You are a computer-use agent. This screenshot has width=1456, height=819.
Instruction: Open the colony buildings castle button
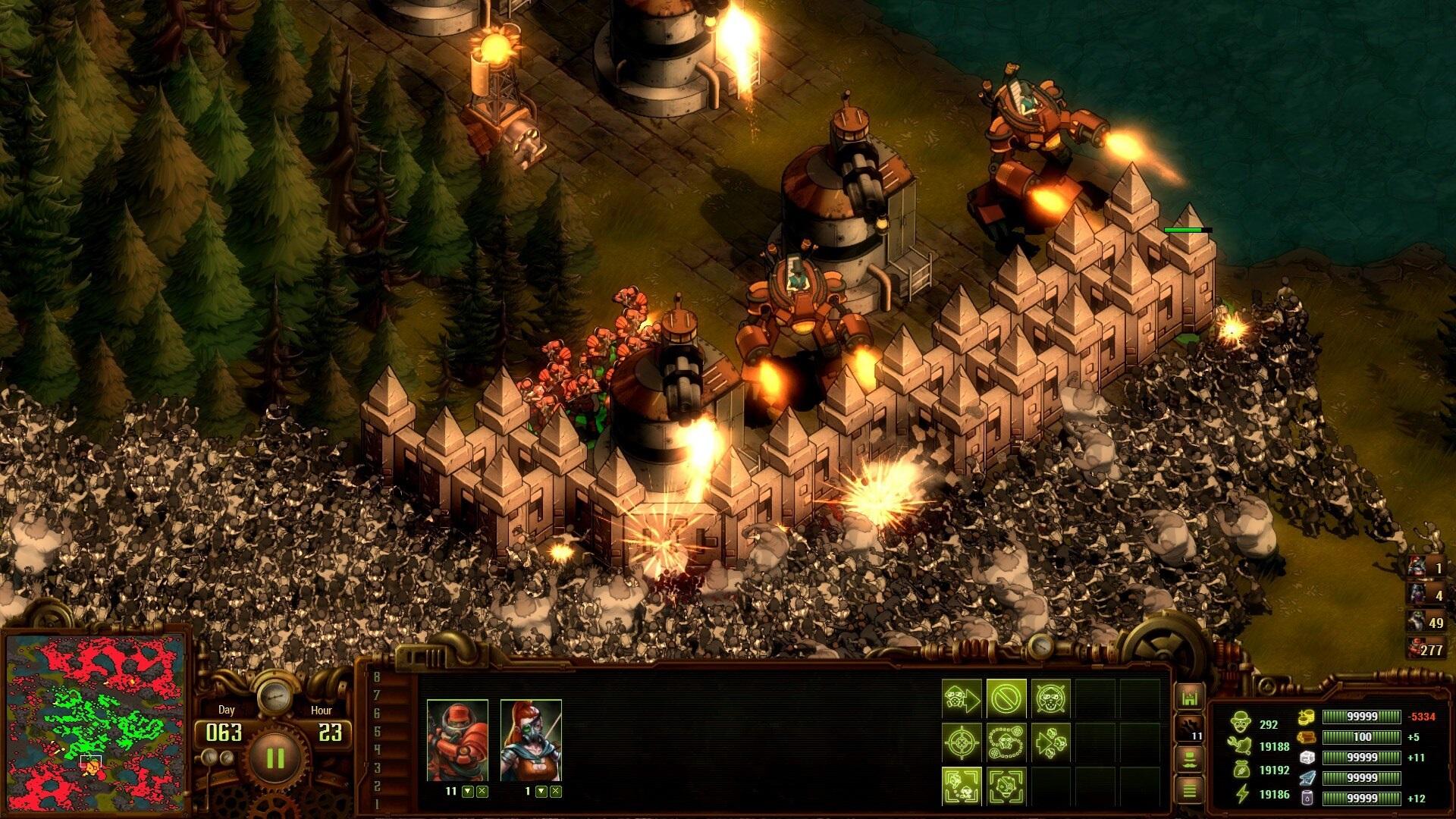click(1189, 698)
